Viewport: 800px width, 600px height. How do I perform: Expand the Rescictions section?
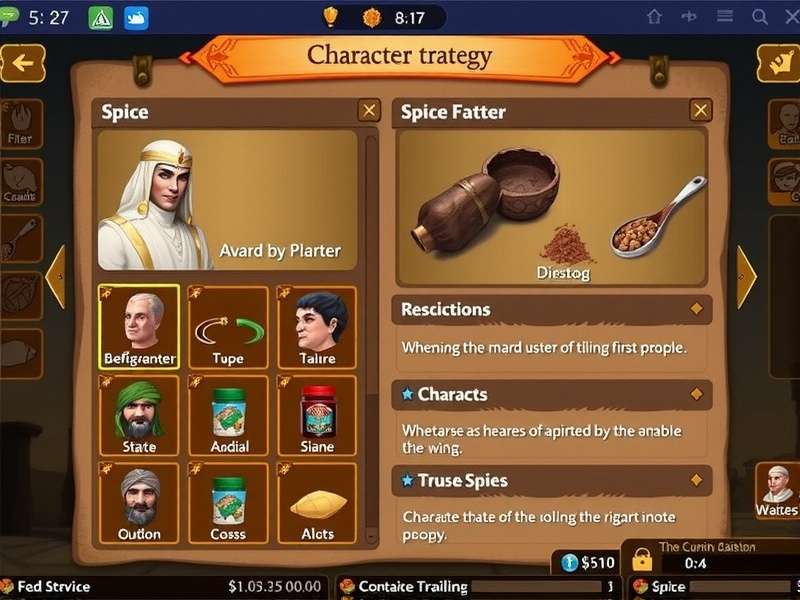point(696,310)
